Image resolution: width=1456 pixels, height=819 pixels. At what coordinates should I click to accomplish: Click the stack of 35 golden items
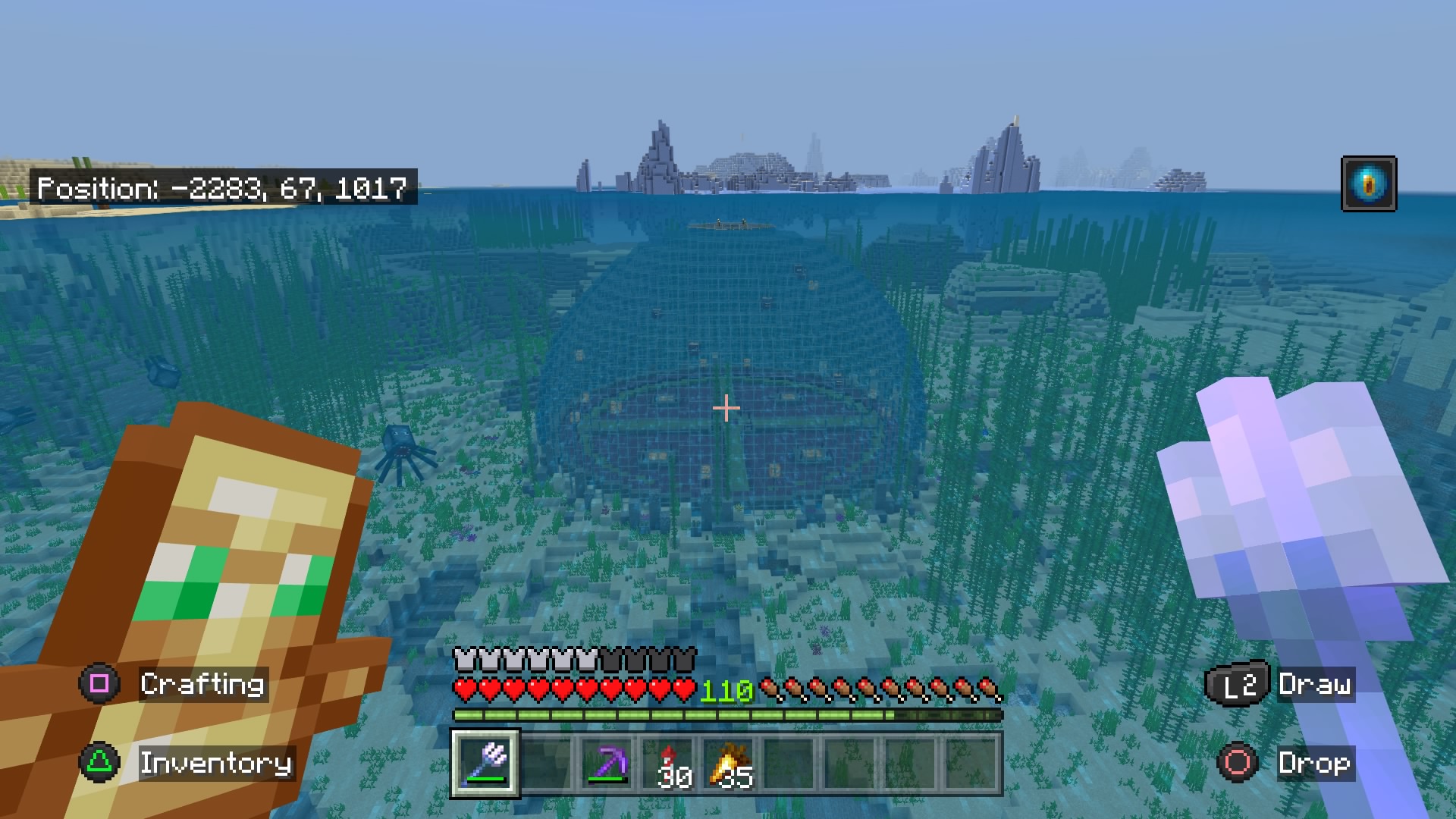click(x=726, y=764)
